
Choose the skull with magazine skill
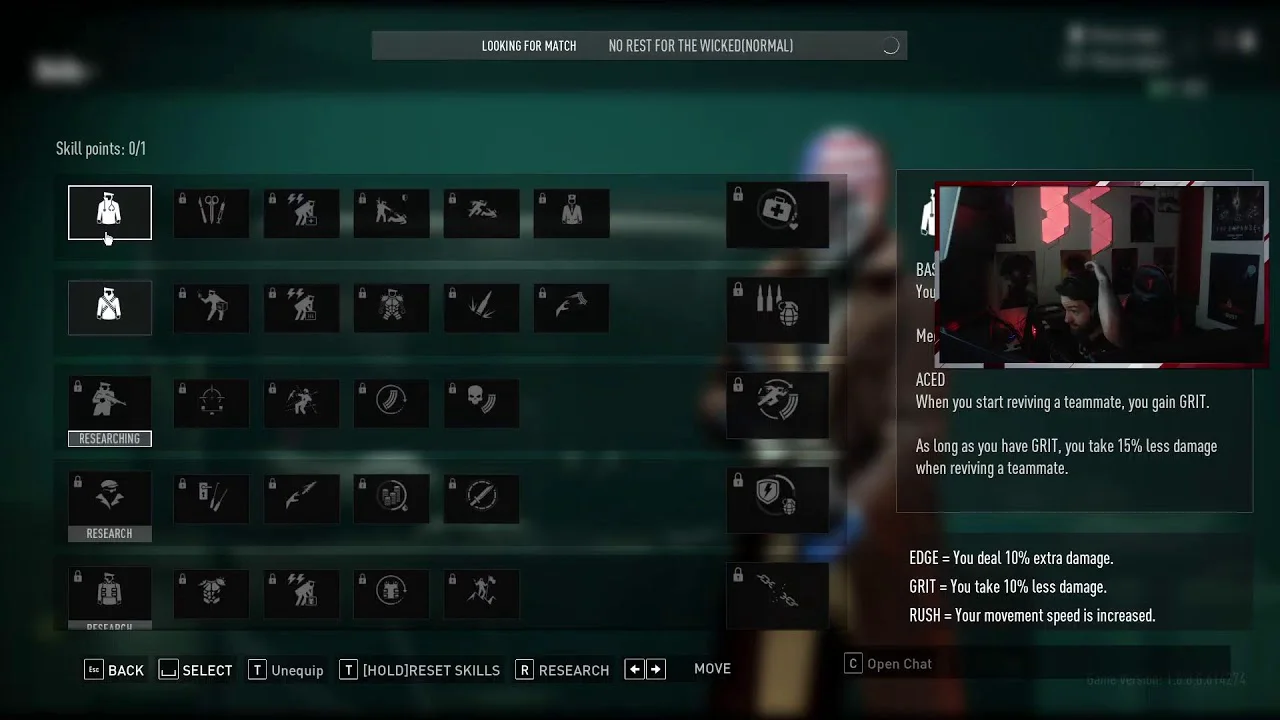481,401
